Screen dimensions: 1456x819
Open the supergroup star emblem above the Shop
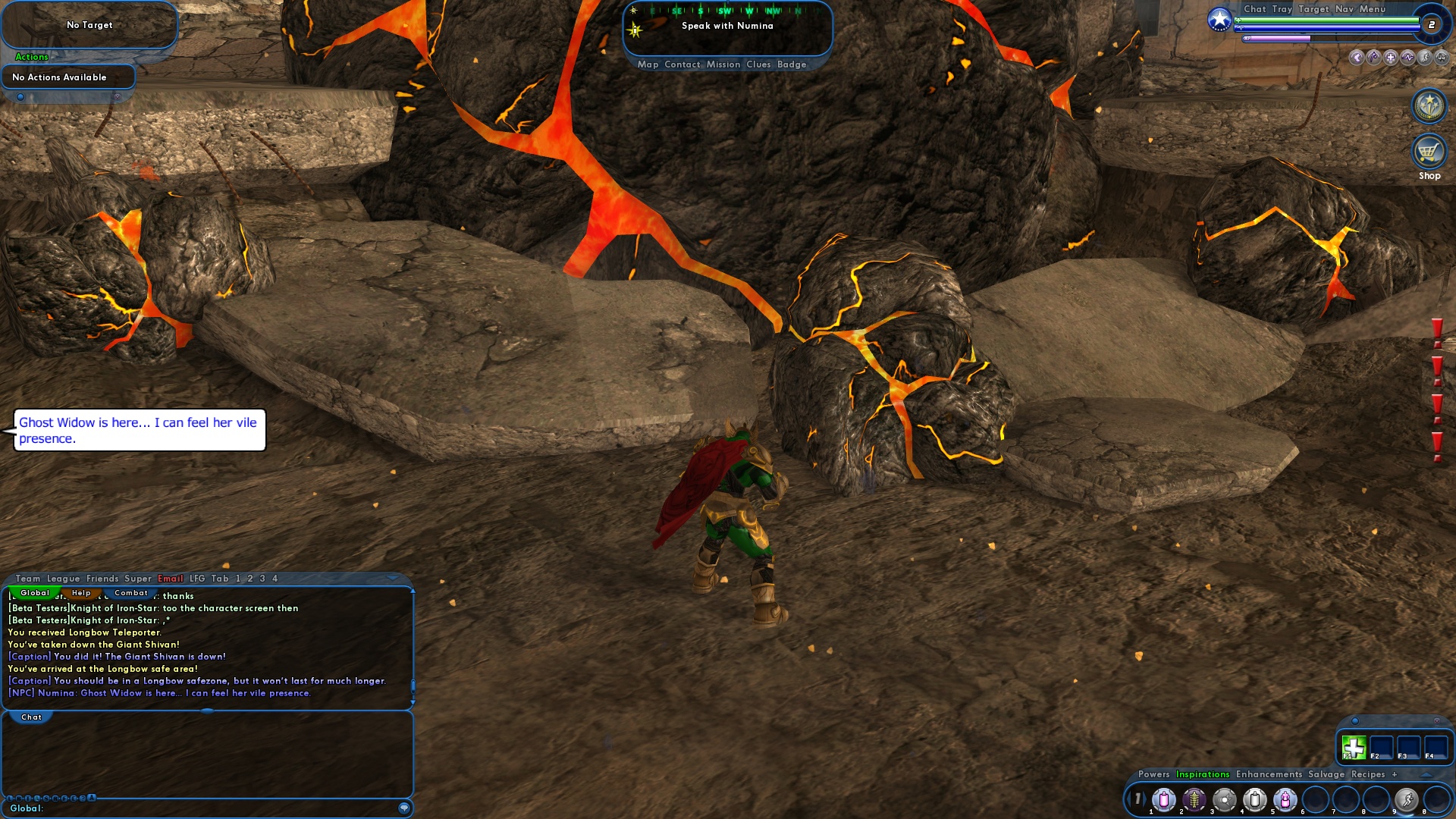point(1428,106)
